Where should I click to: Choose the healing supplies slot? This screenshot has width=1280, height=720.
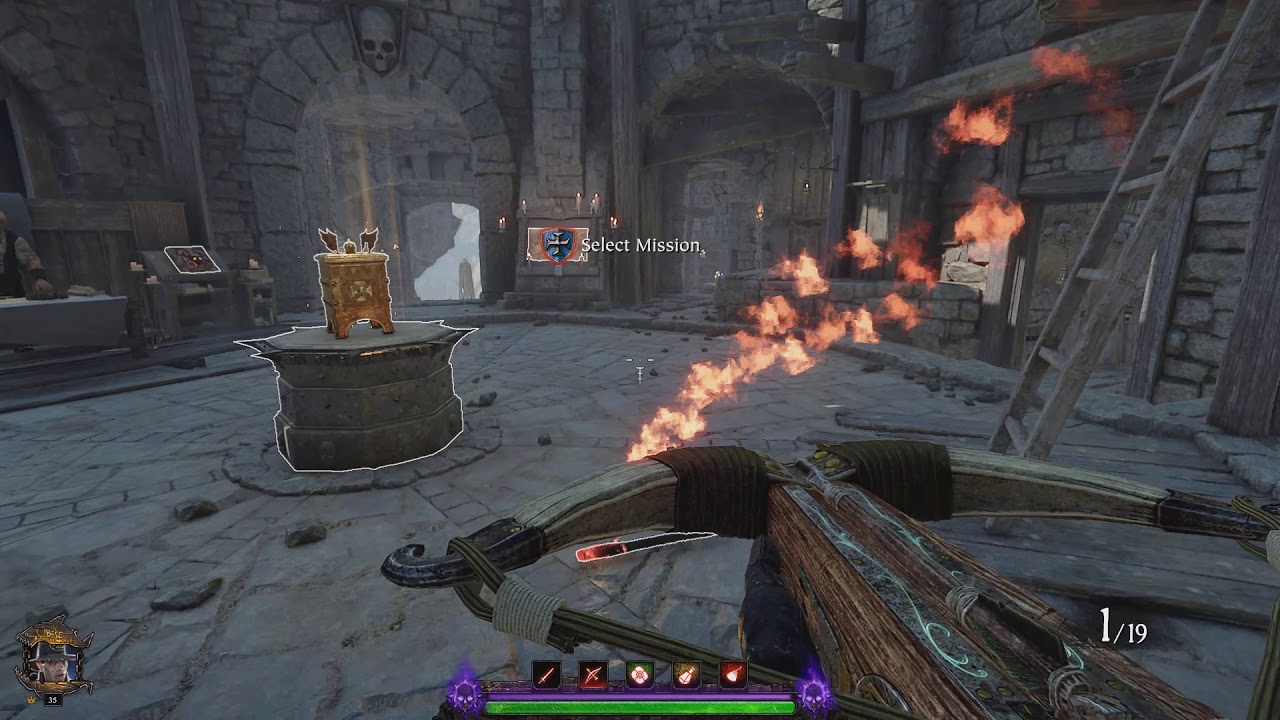pos(640,675)
